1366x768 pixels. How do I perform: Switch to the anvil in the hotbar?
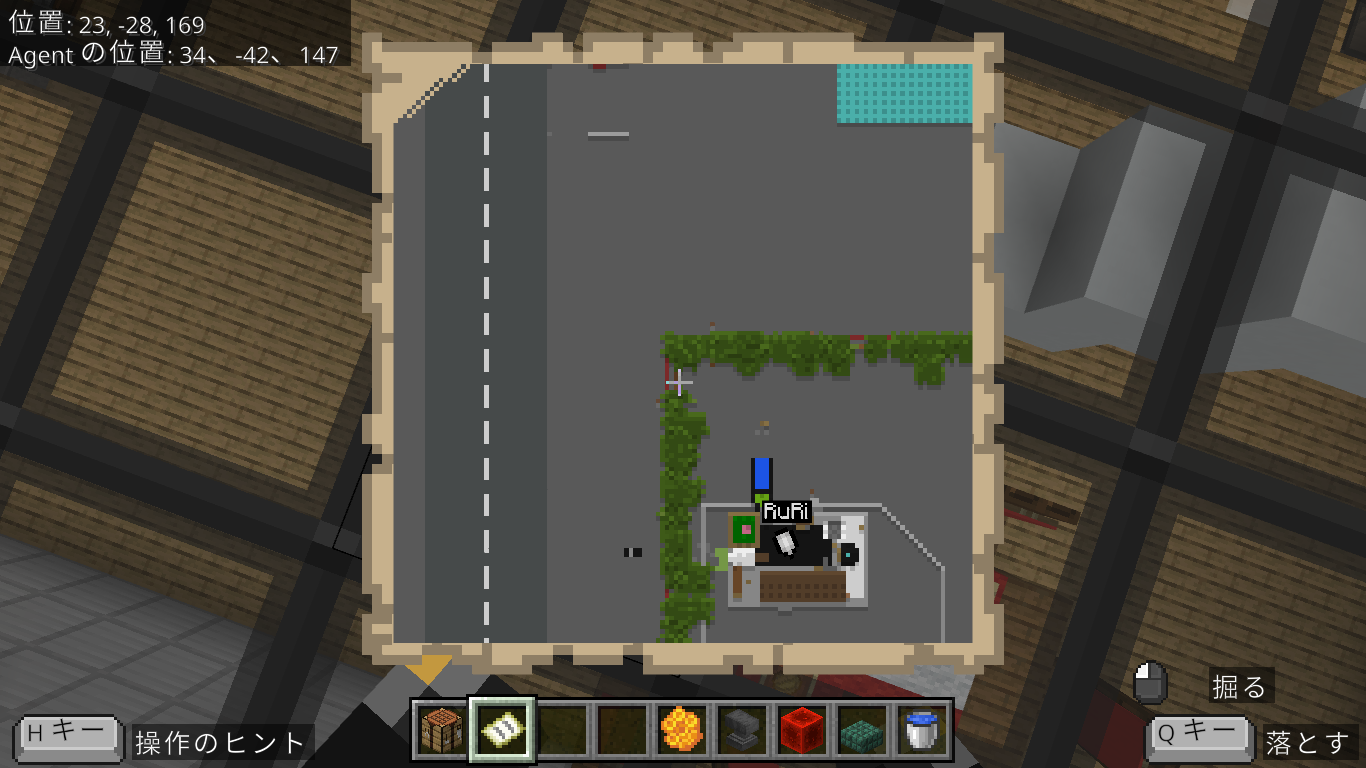[x=742, y=730]
